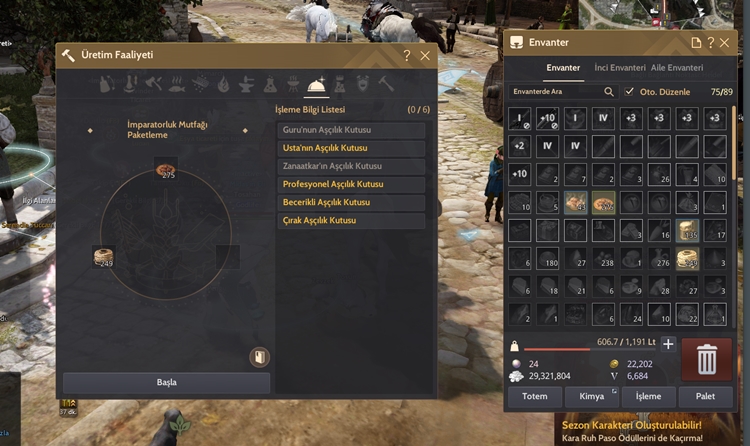The image size is (750, 446).
Task: Choose Usta'nın Aşçılık Kutusu from list
Action: (351, 148)
